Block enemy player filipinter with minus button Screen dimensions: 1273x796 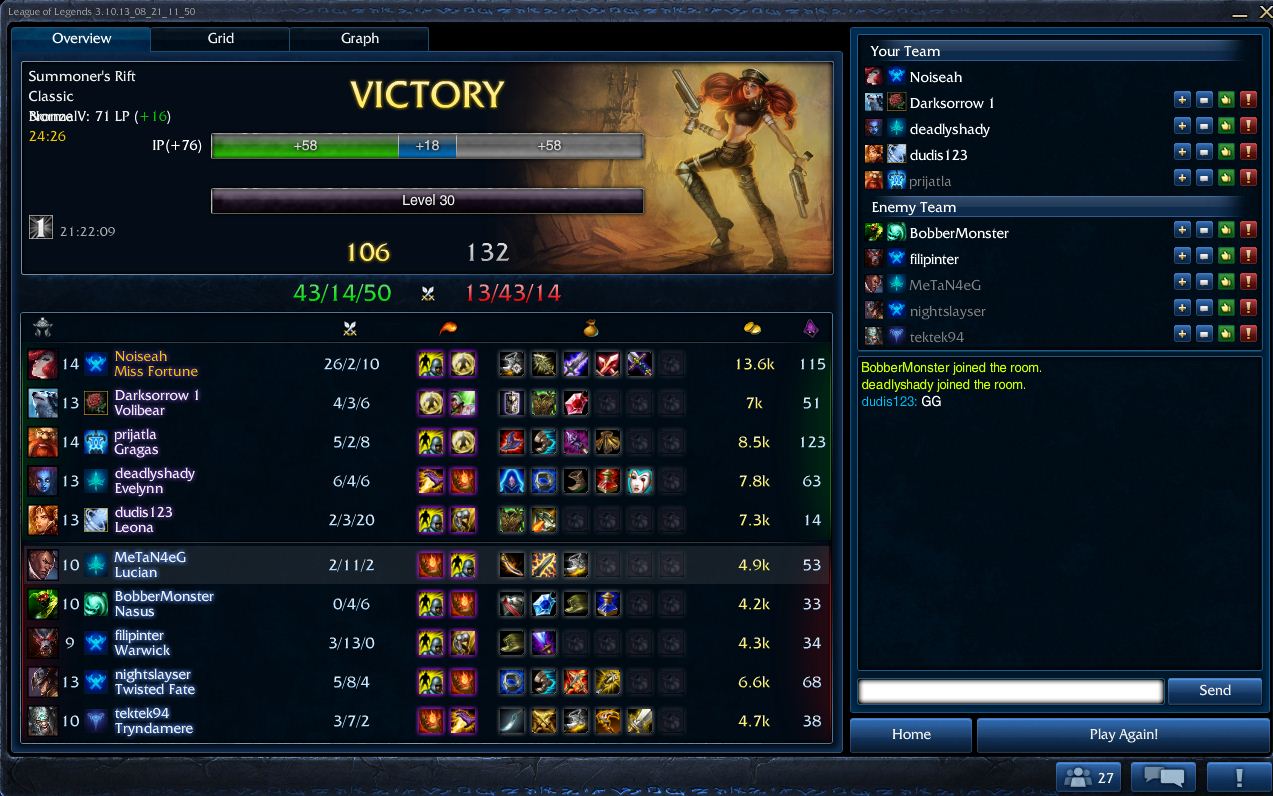coord(1204,256)
